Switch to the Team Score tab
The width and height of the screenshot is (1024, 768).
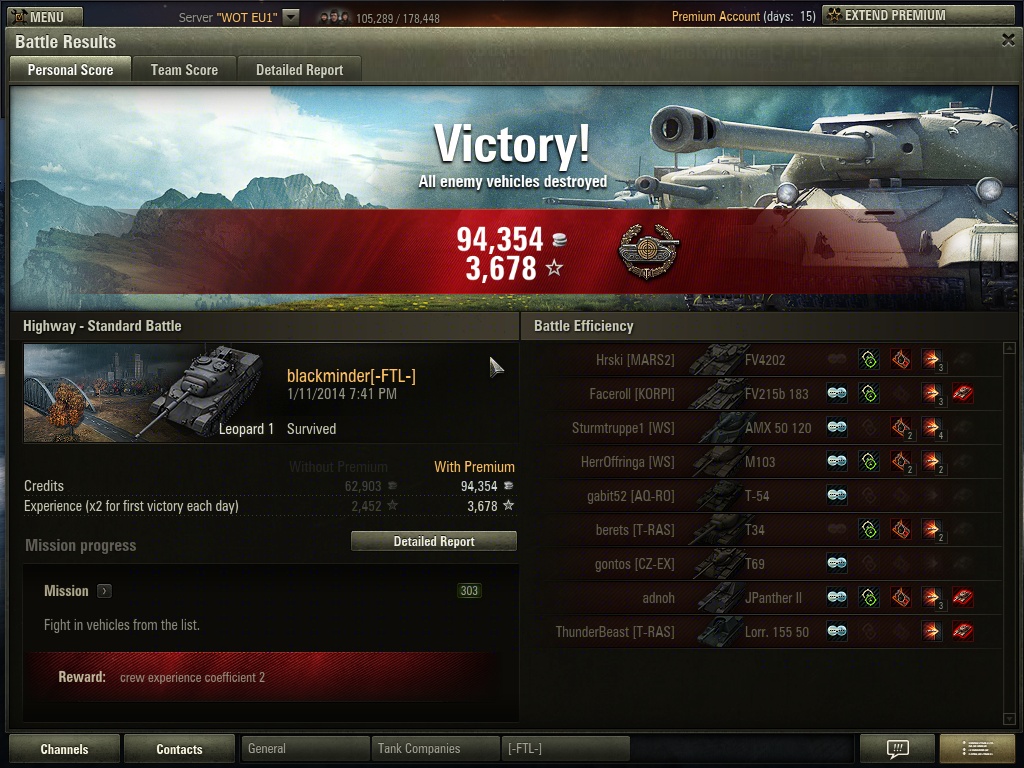click(x=184, y=70)
